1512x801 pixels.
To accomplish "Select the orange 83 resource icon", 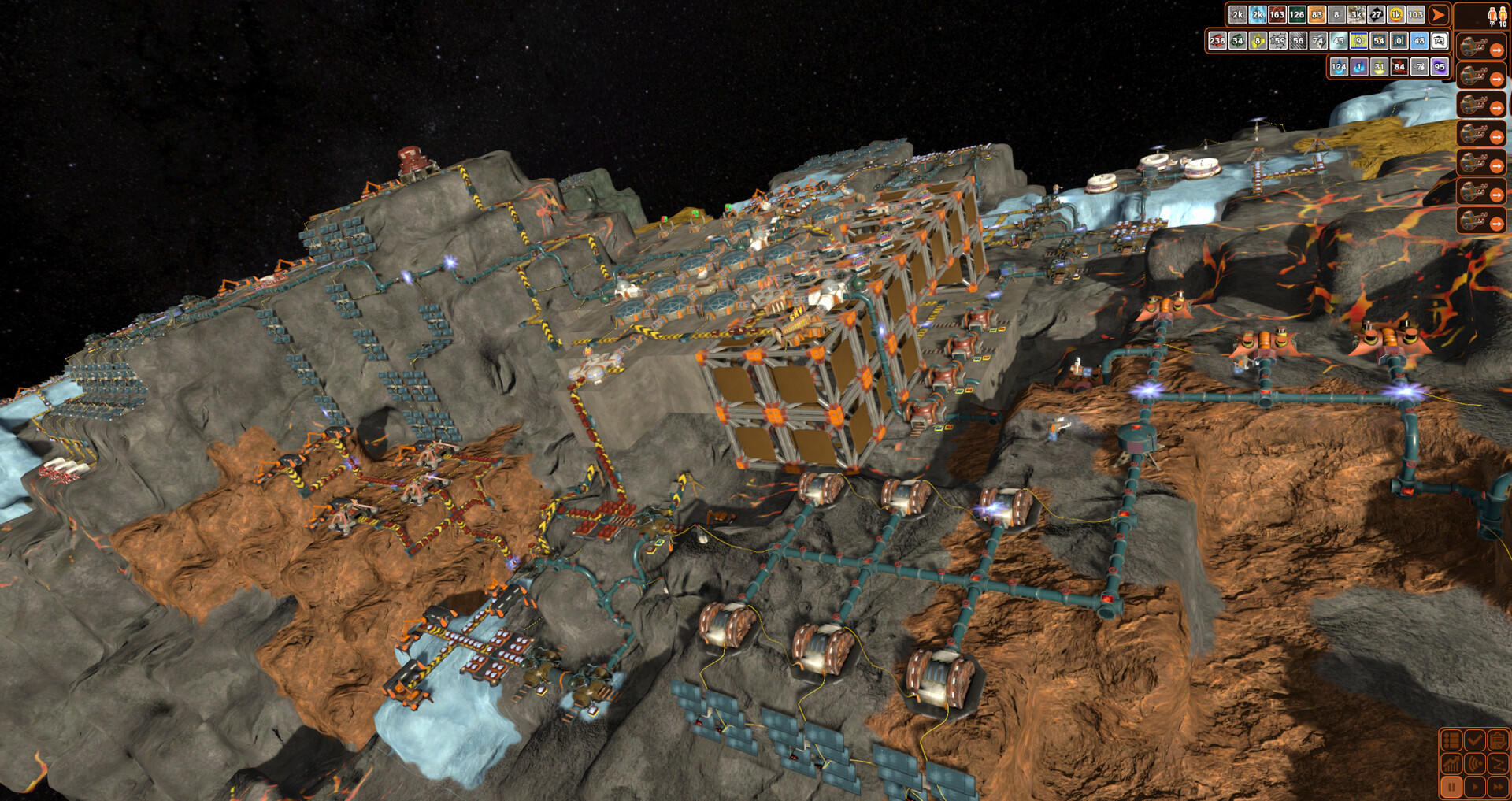I will 1317,14.
